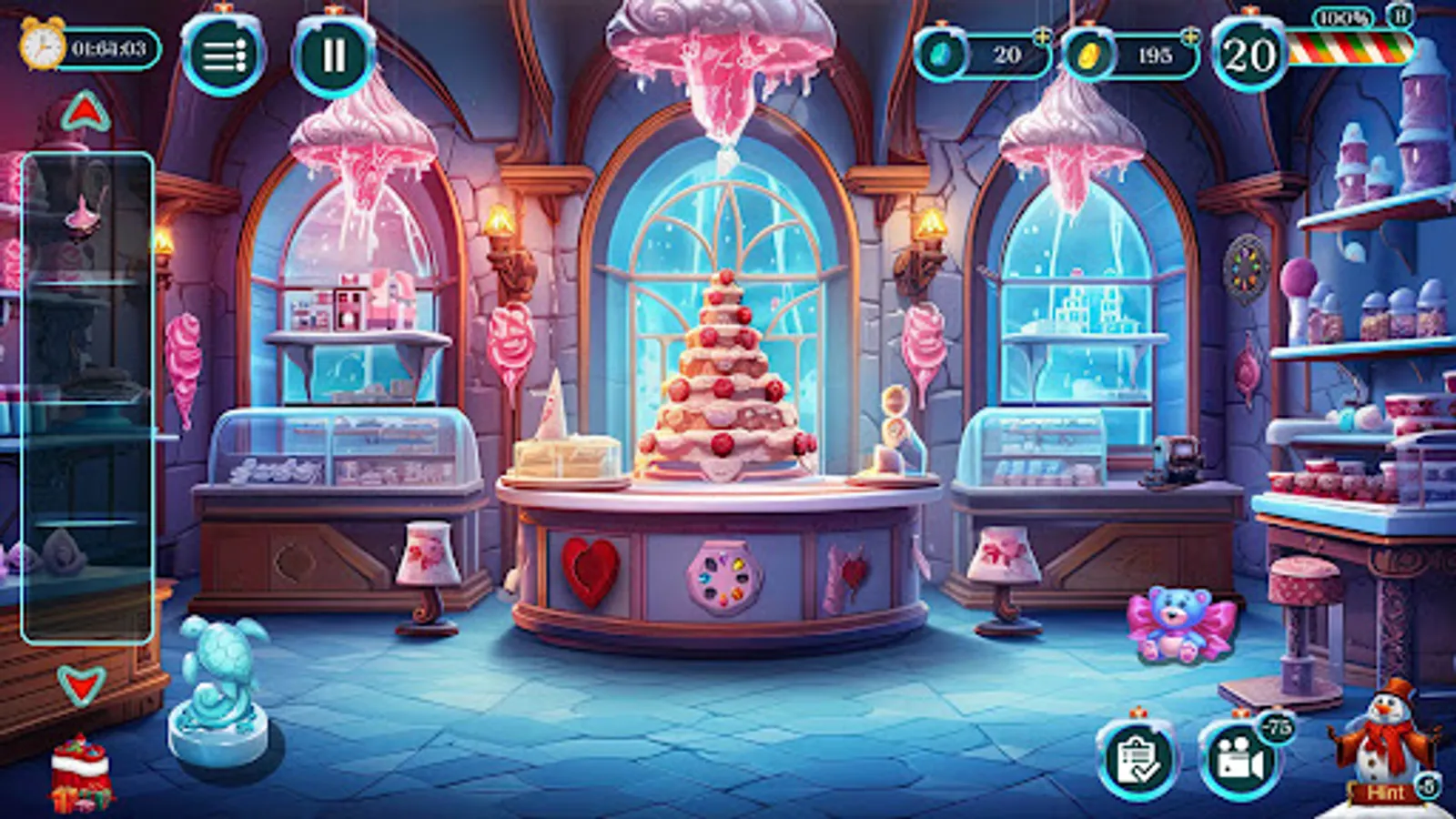Open the hamburger menu at top left
The image size is (1456, 819).
[226, 53]
